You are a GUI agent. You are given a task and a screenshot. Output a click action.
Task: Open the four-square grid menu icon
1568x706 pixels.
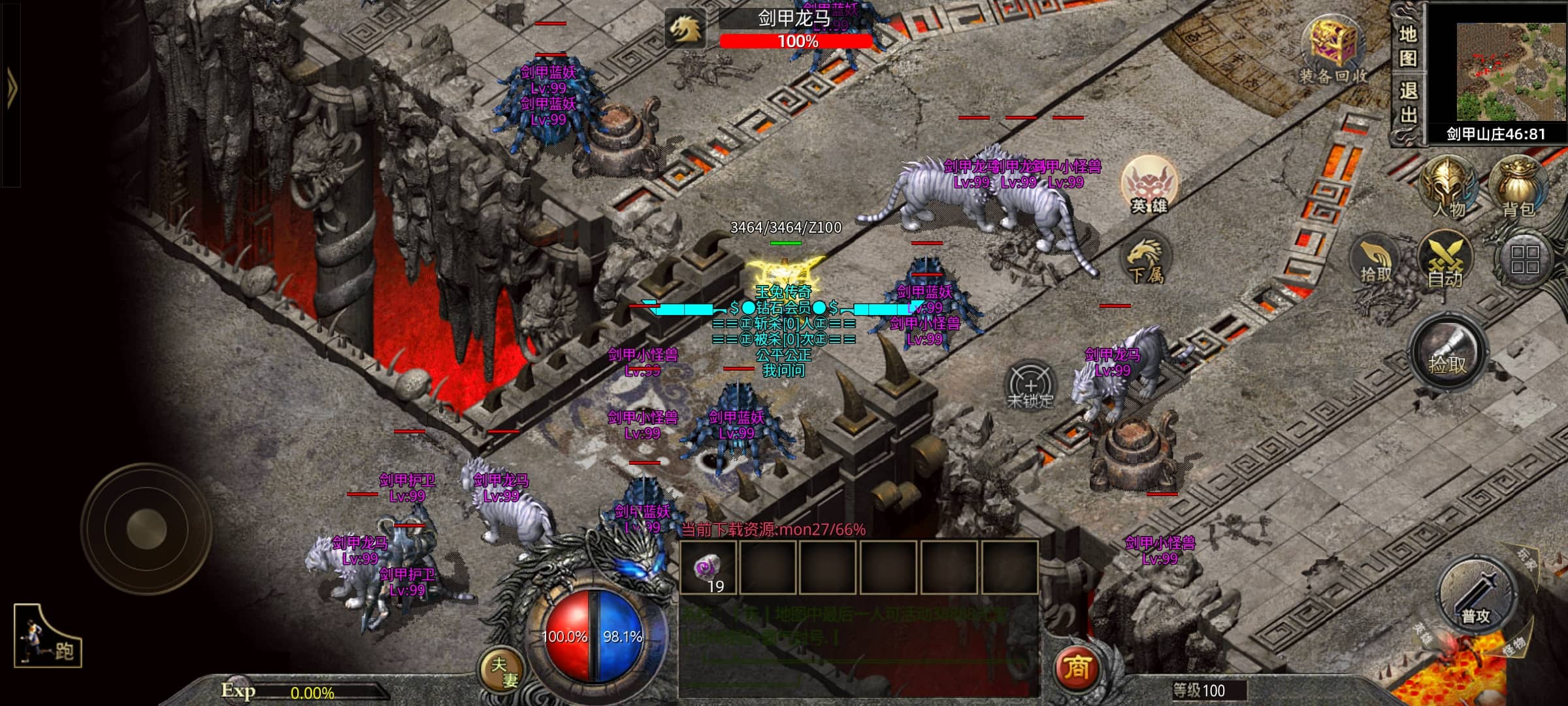click(x=1524, y=260)
